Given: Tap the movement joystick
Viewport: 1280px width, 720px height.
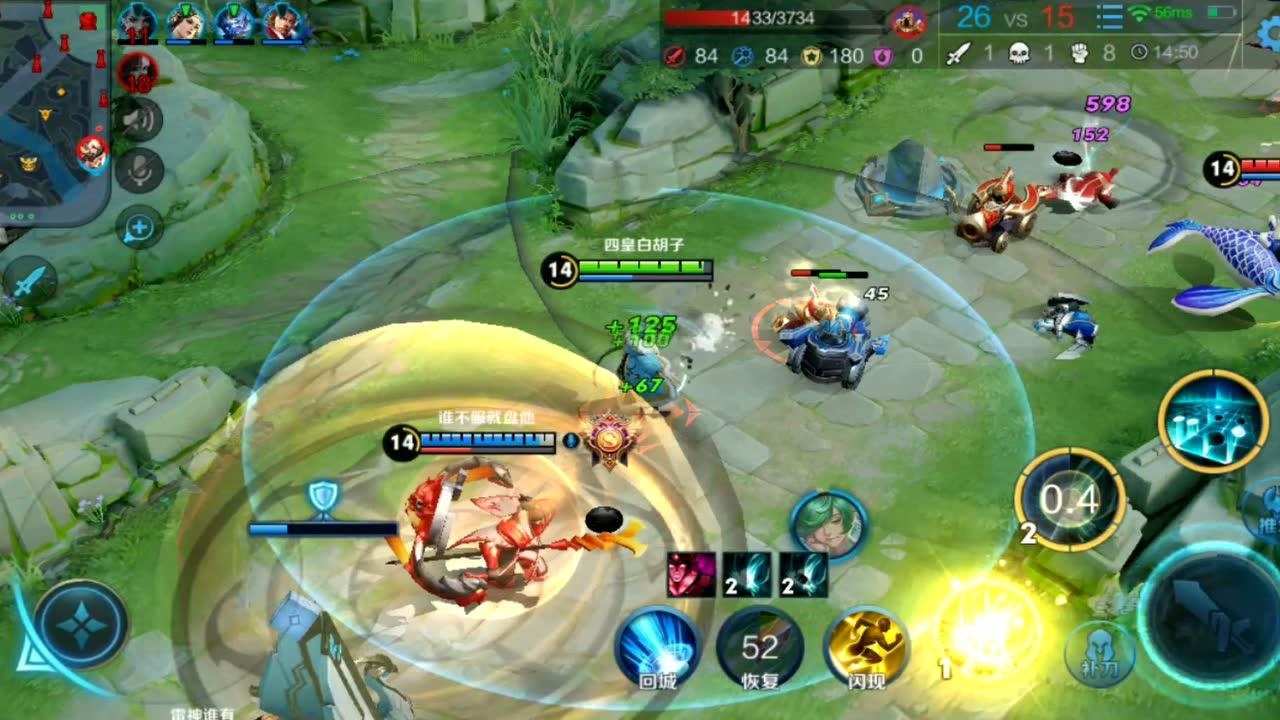Looking at the screenshot, I should 80,625.
